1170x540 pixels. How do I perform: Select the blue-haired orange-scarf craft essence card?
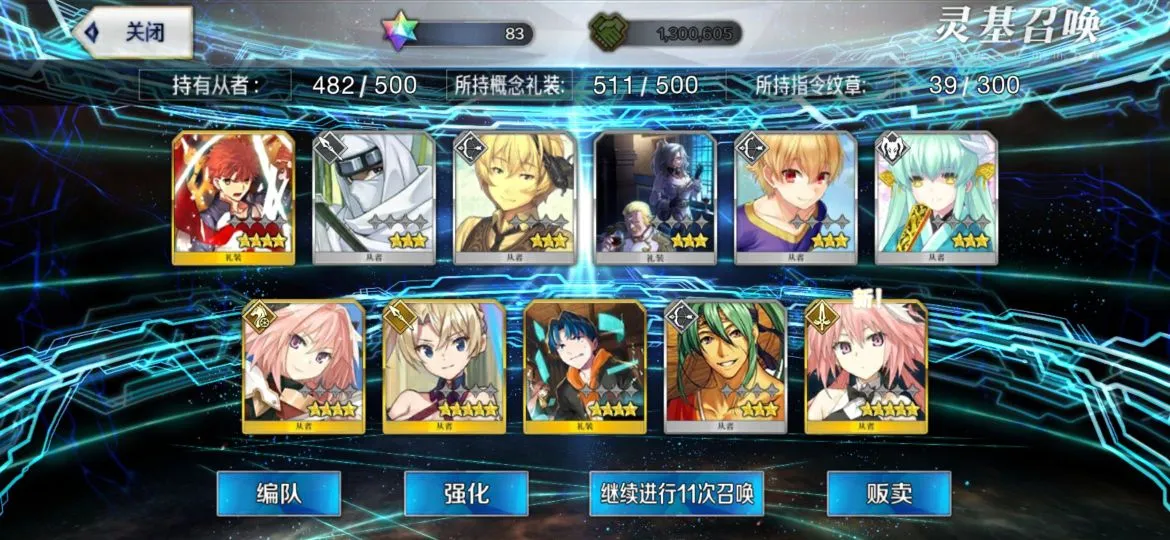coord(585,366)
